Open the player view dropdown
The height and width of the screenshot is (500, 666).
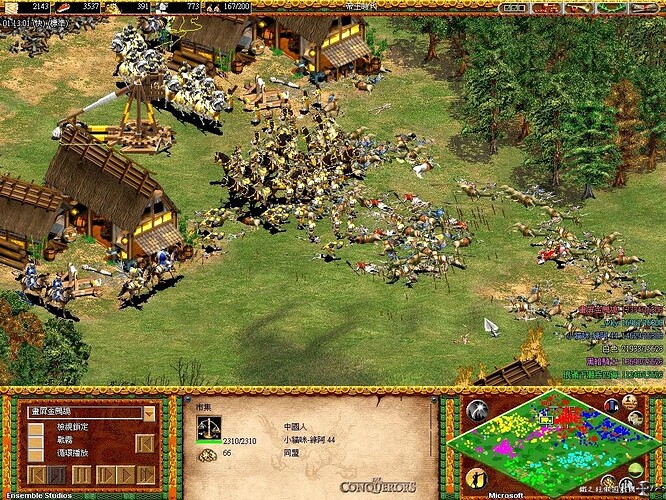click(x=149, y=413)
